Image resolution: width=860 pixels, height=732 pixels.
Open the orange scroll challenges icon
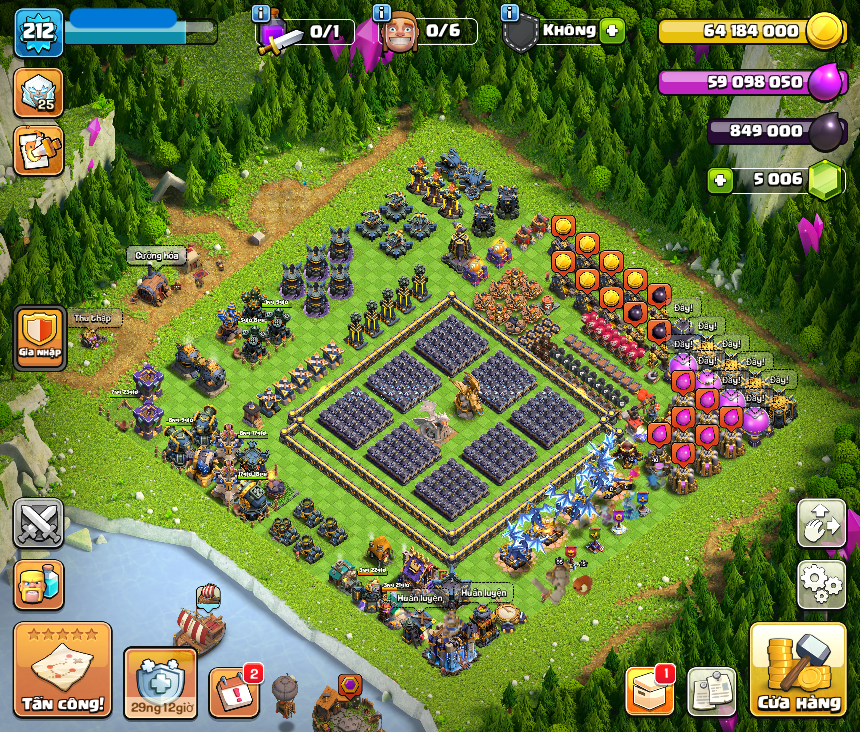[39, 150]
